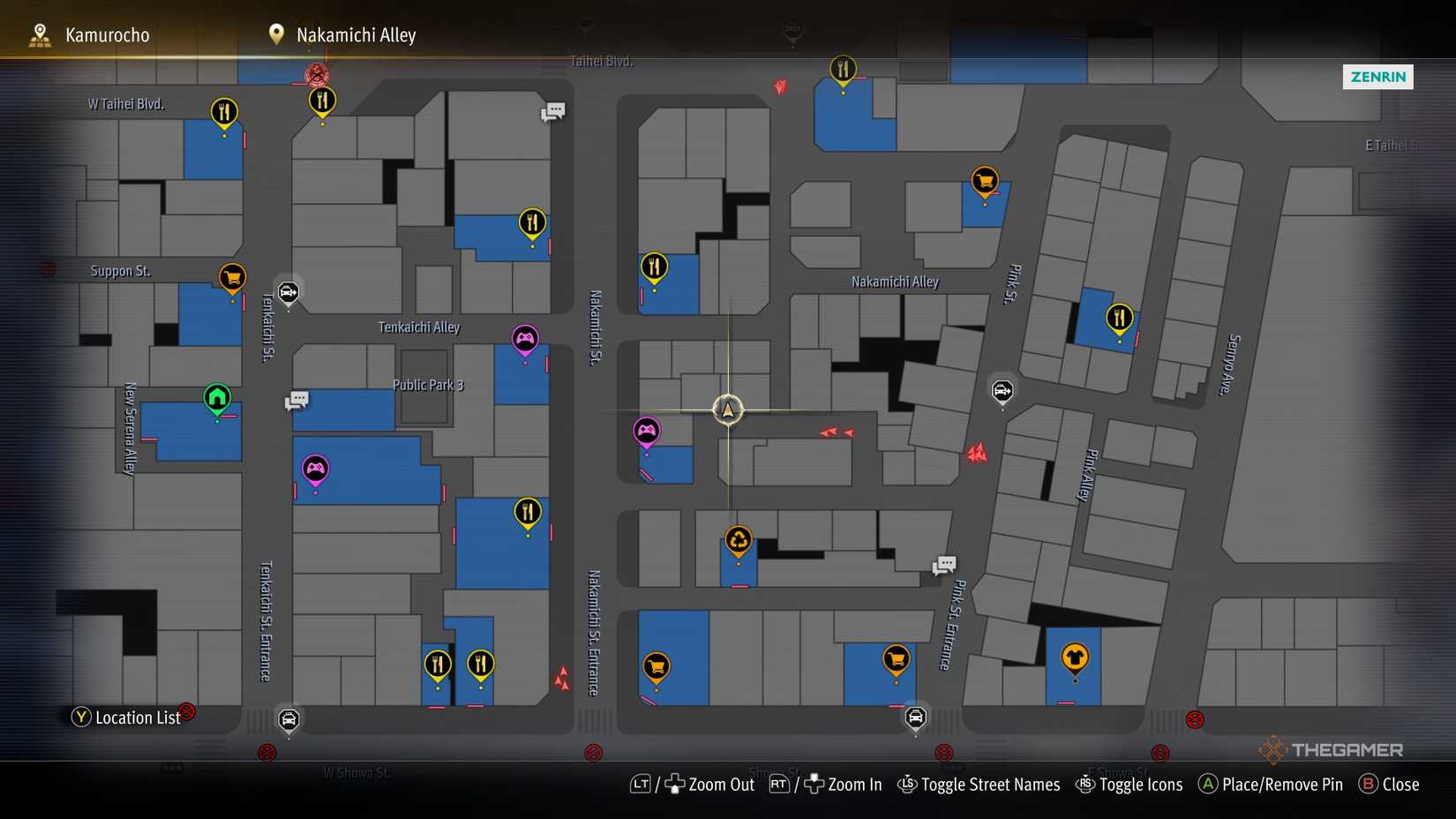Select the restaurant pin on W Taihei Blvd
Viewport: 1456px width, 819px height.
point(223,113)
